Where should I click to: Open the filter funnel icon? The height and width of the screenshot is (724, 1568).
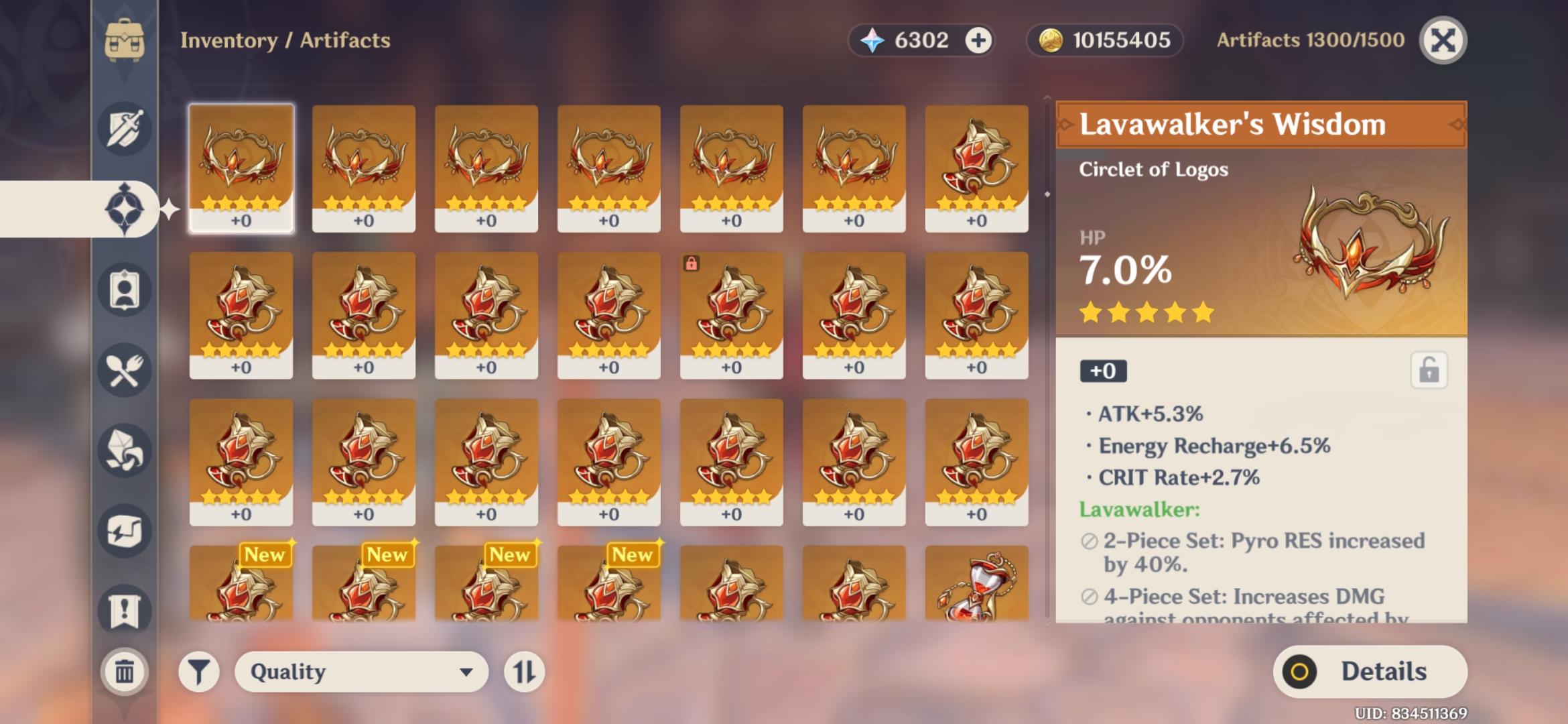198,671
